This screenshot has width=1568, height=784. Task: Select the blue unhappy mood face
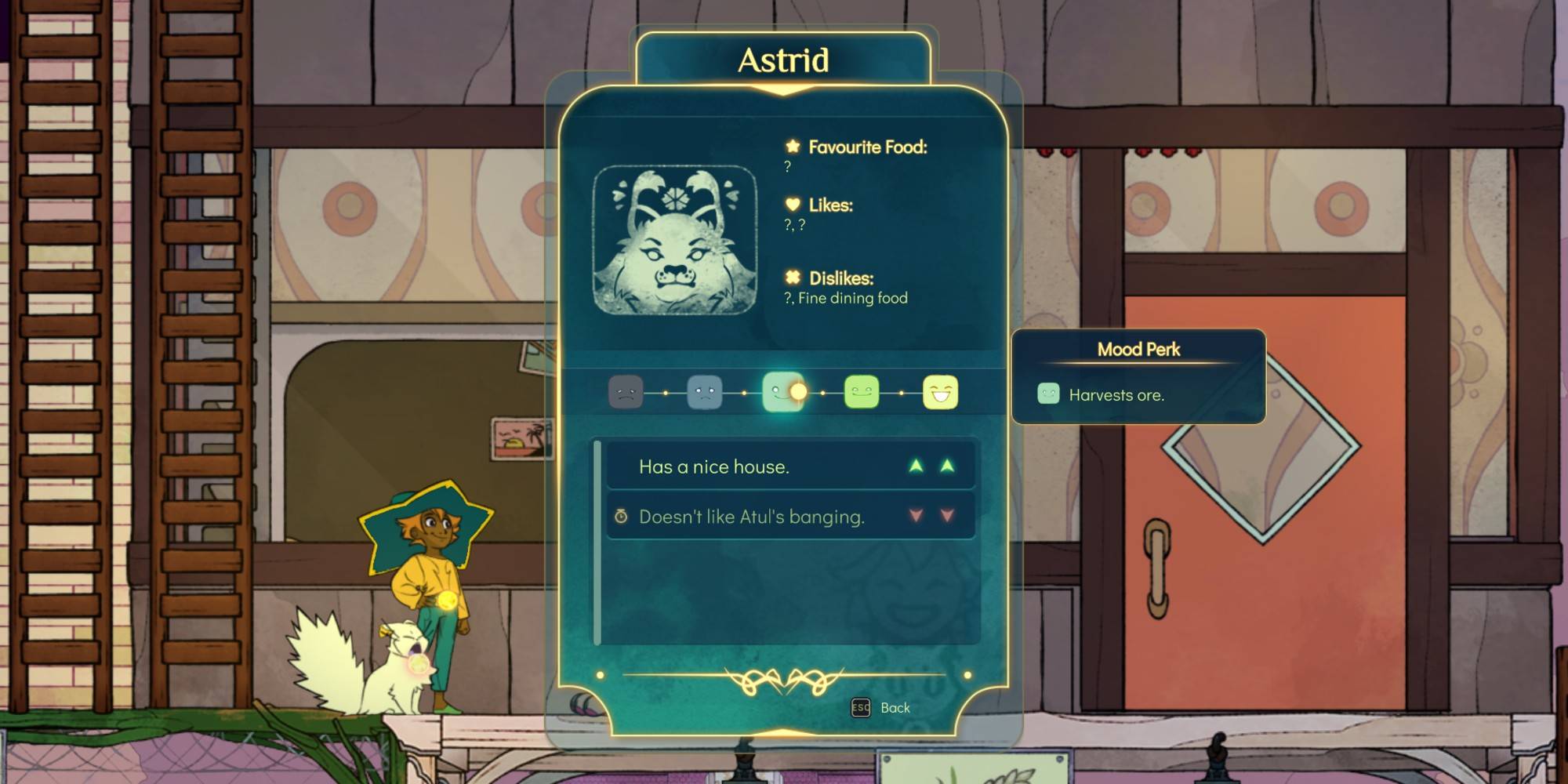click(x=704, y=392)
